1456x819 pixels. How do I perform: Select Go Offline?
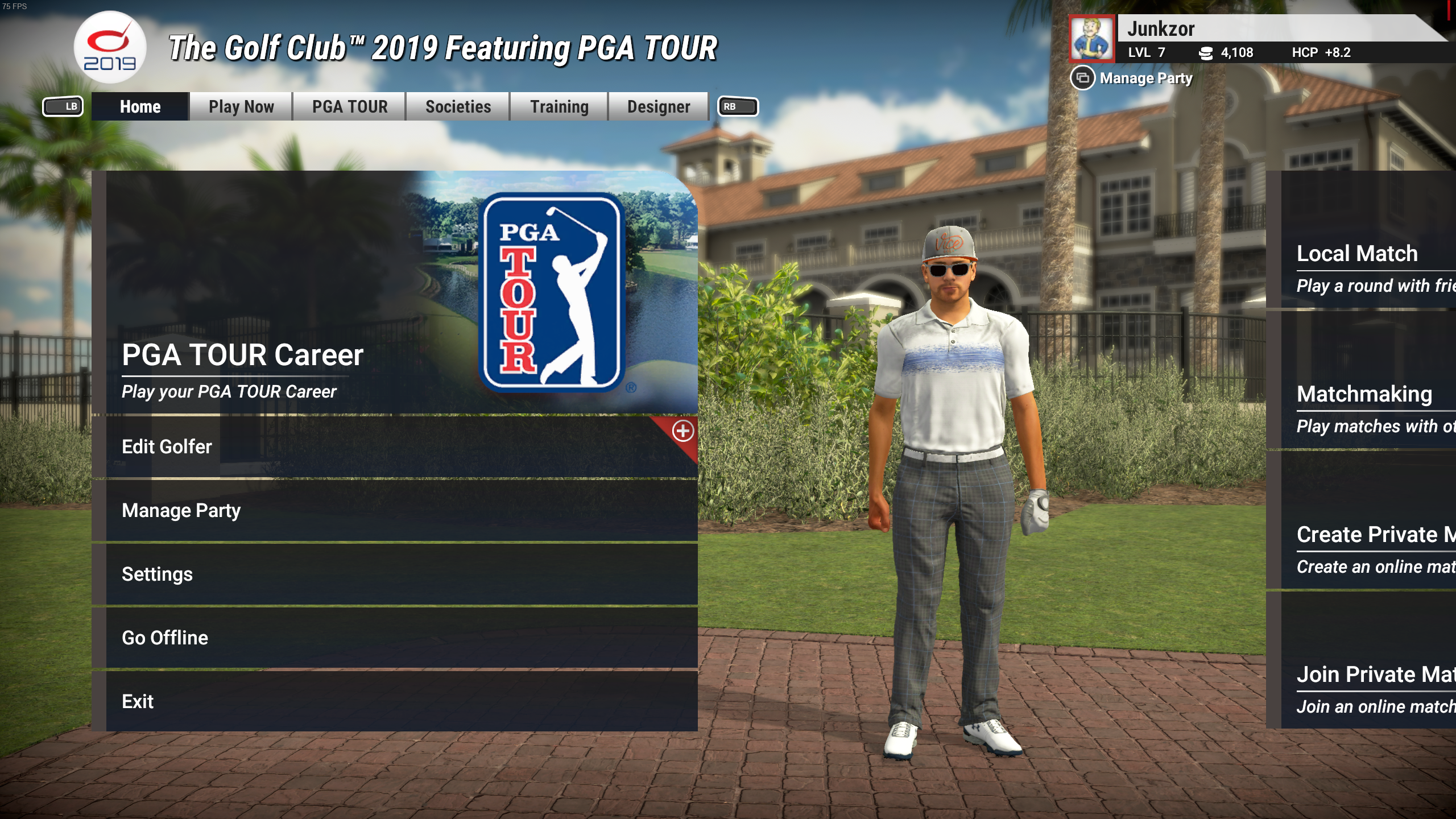(395, 638)
